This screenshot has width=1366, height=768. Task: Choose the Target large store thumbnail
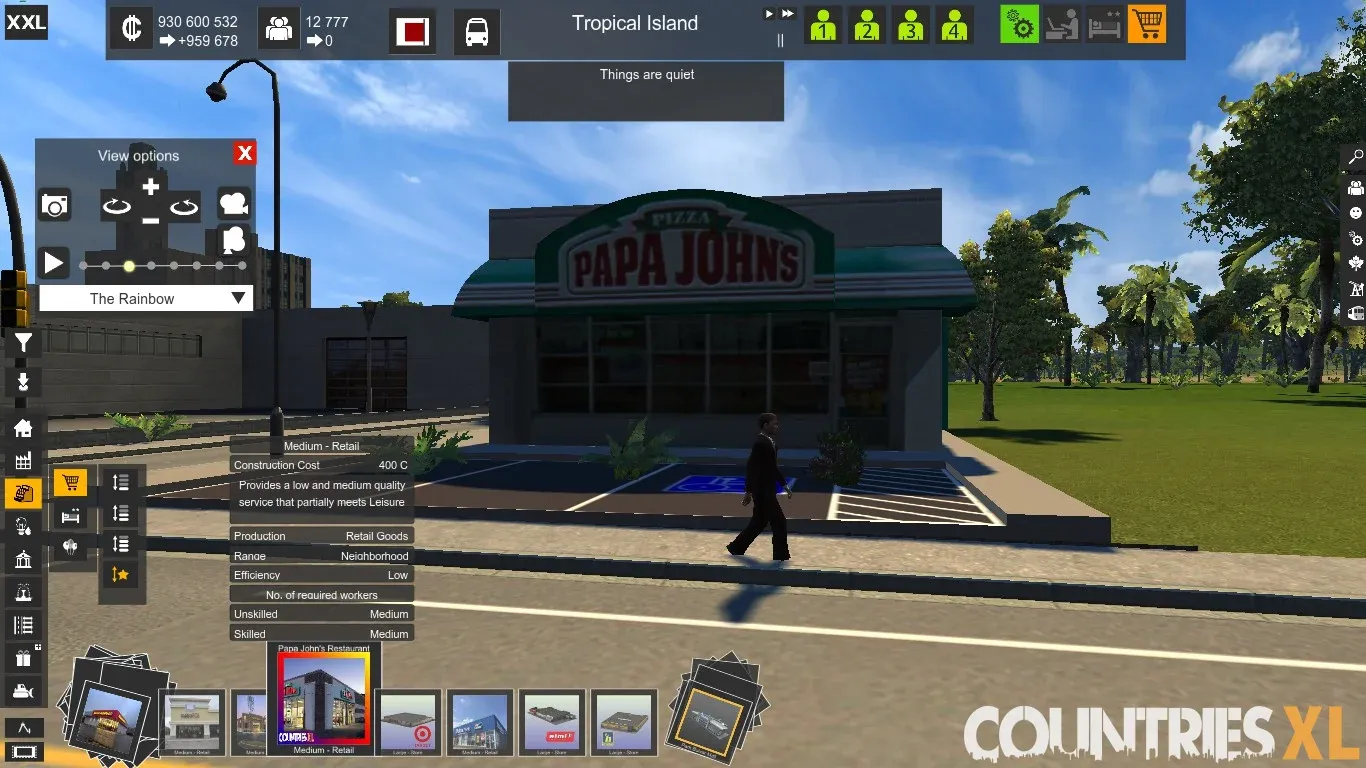(408, 722)
